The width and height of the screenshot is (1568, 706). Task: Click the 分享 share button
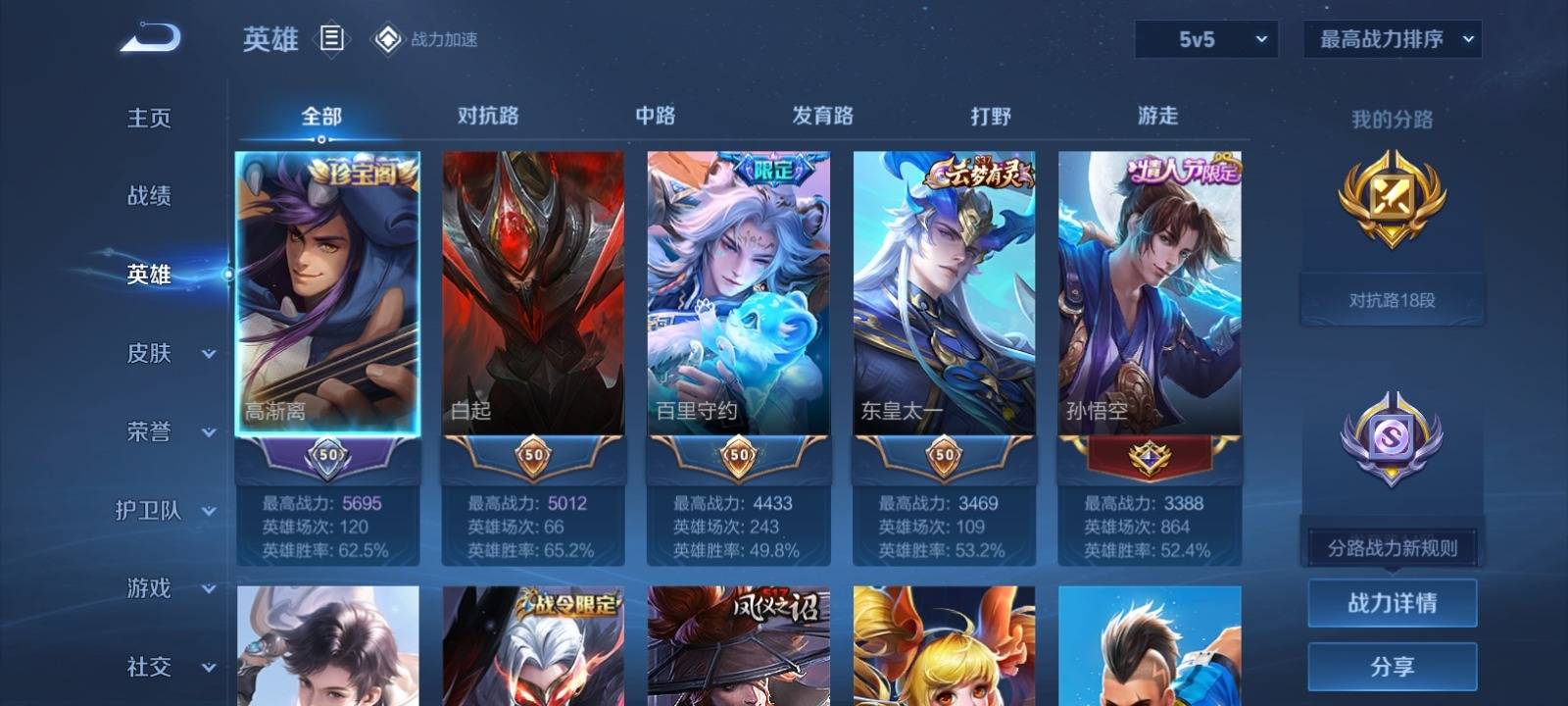(1392, 667)
